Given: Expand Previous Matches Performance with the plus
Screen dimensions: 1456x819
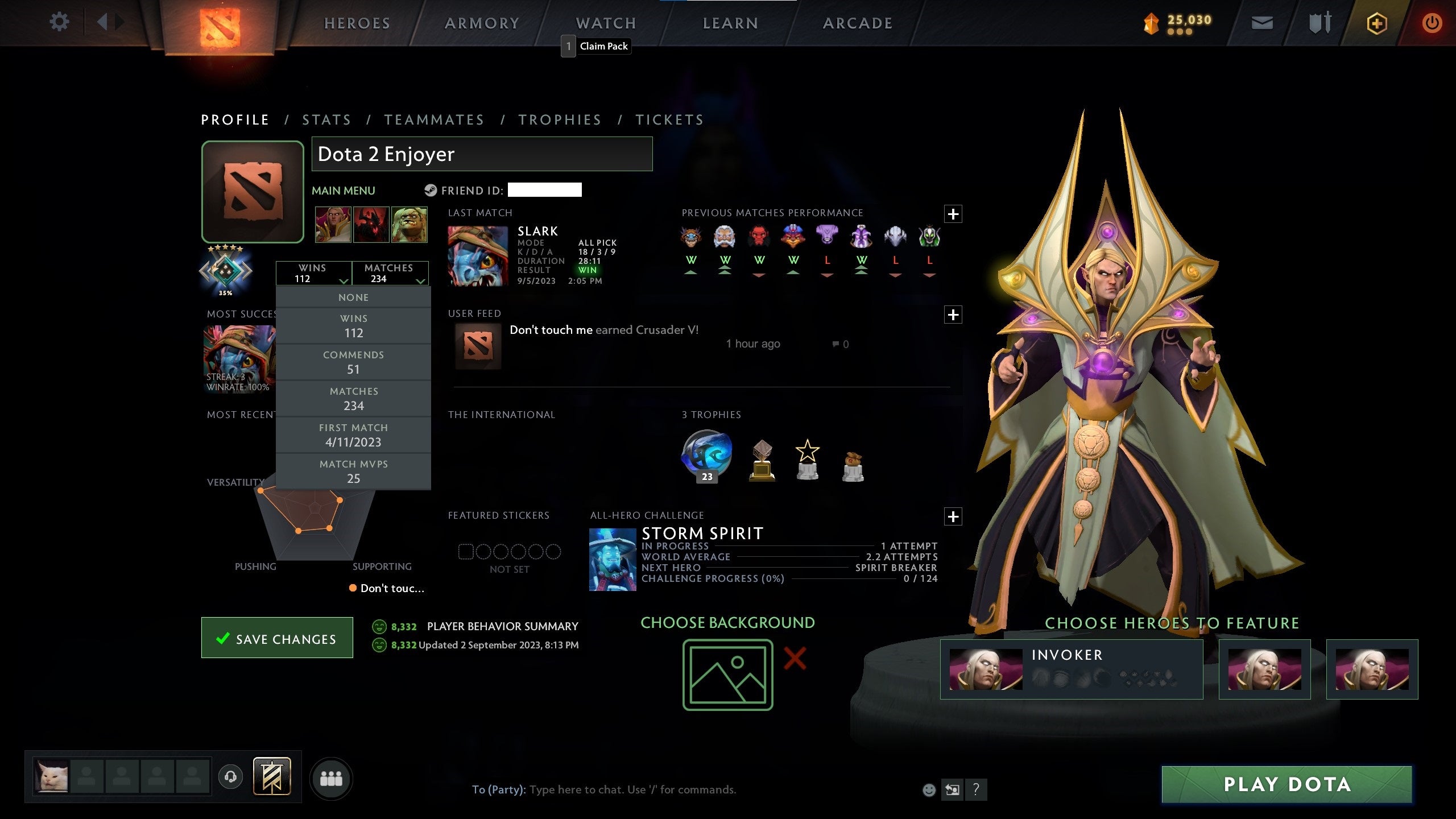Looking at the screenshot, I should point(953,213).
